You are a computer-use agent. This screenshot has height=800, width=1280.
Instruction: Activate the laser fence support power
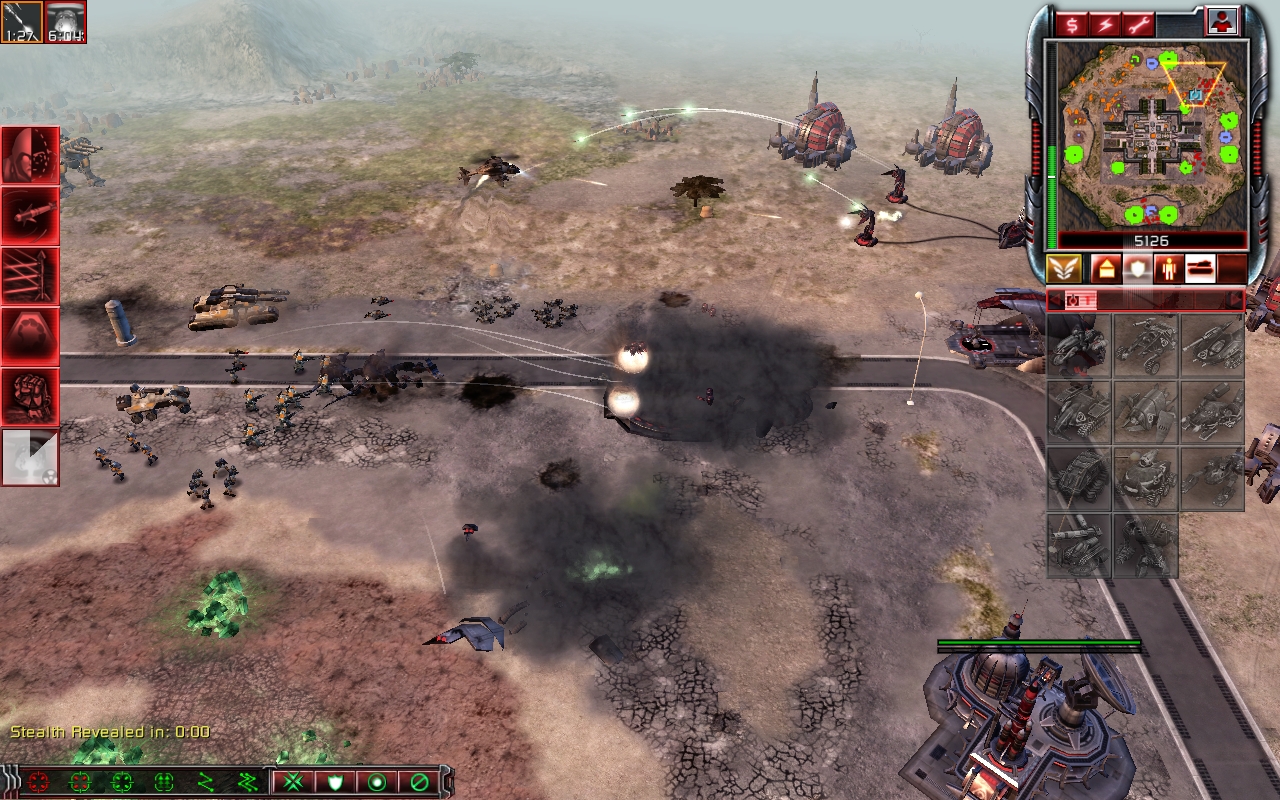[30, 276]
